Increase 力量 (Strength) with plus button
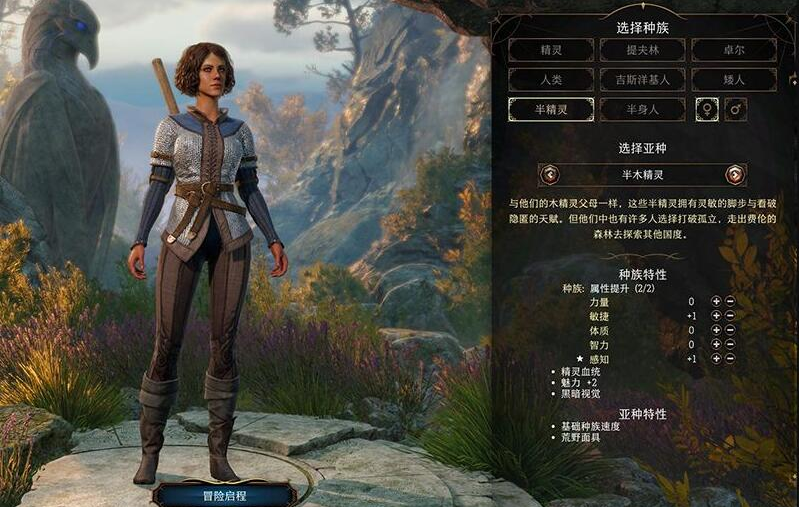799x507 pixels. tap(716, 301)
